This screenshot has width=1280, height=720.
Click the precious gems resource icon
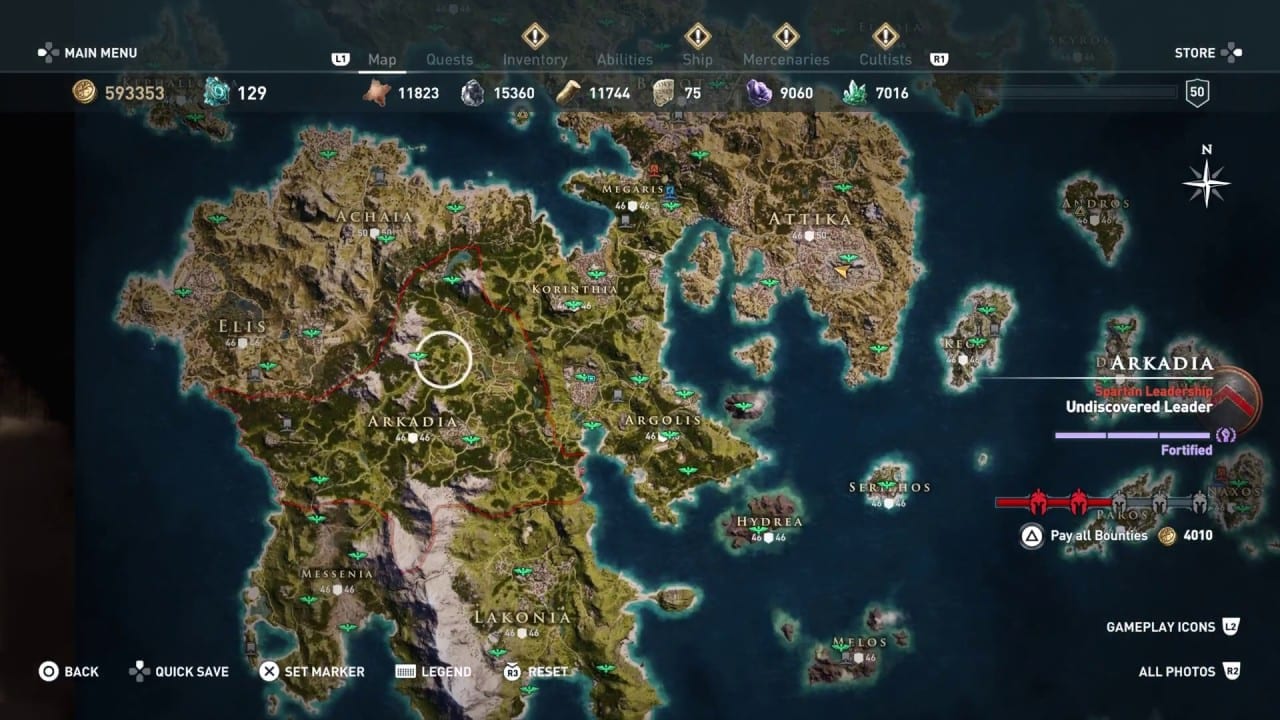point(857,92)
